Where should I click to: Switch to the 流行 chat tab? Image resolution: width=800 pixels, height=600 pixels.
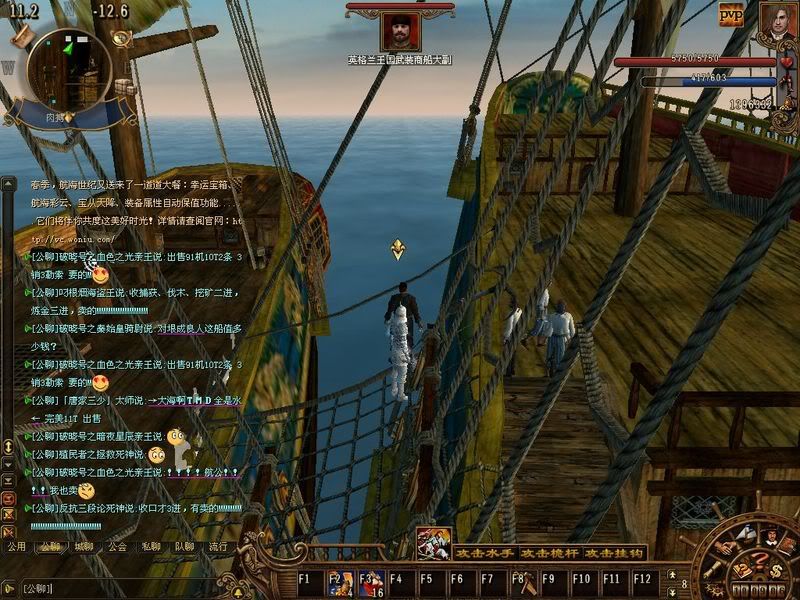pos(217,547)
